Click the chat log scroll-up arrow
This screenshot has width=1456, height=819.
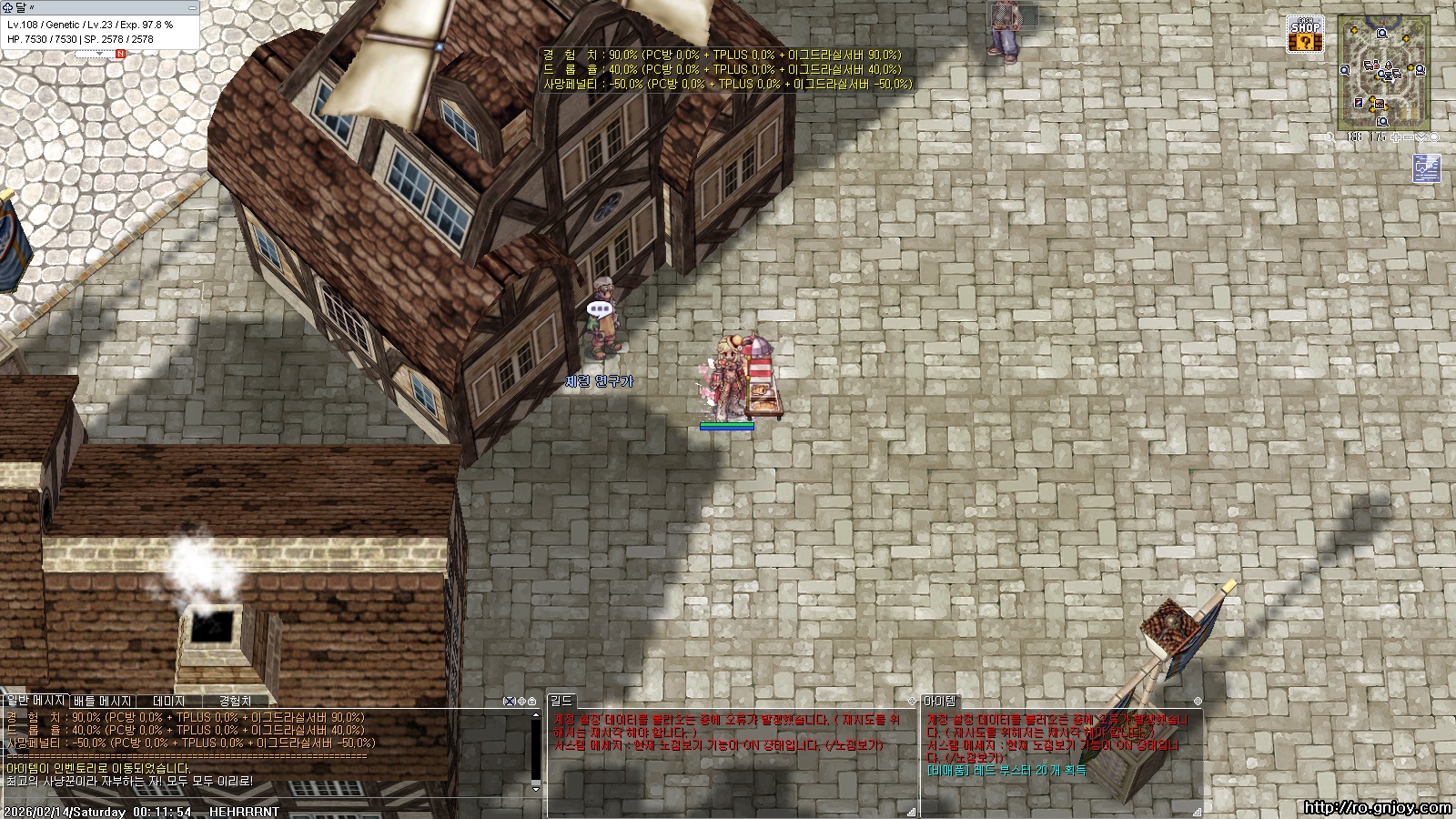coord(535,715)
